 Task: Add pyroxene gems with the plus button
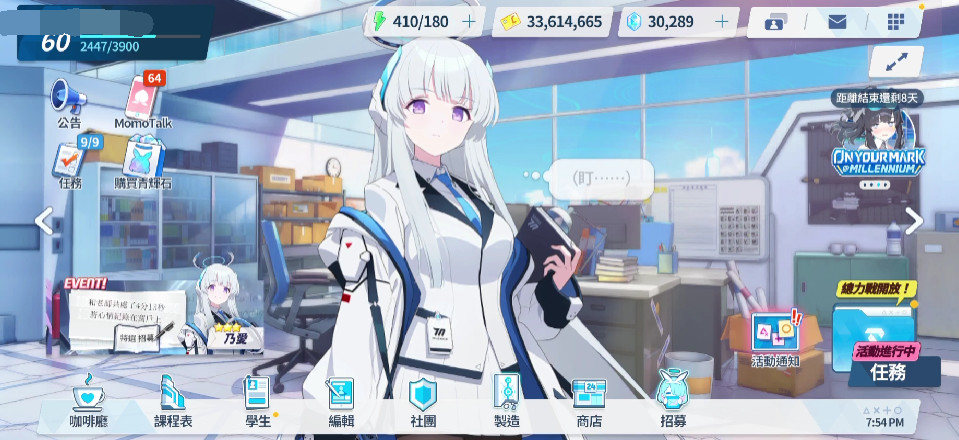tap(721, 21)
